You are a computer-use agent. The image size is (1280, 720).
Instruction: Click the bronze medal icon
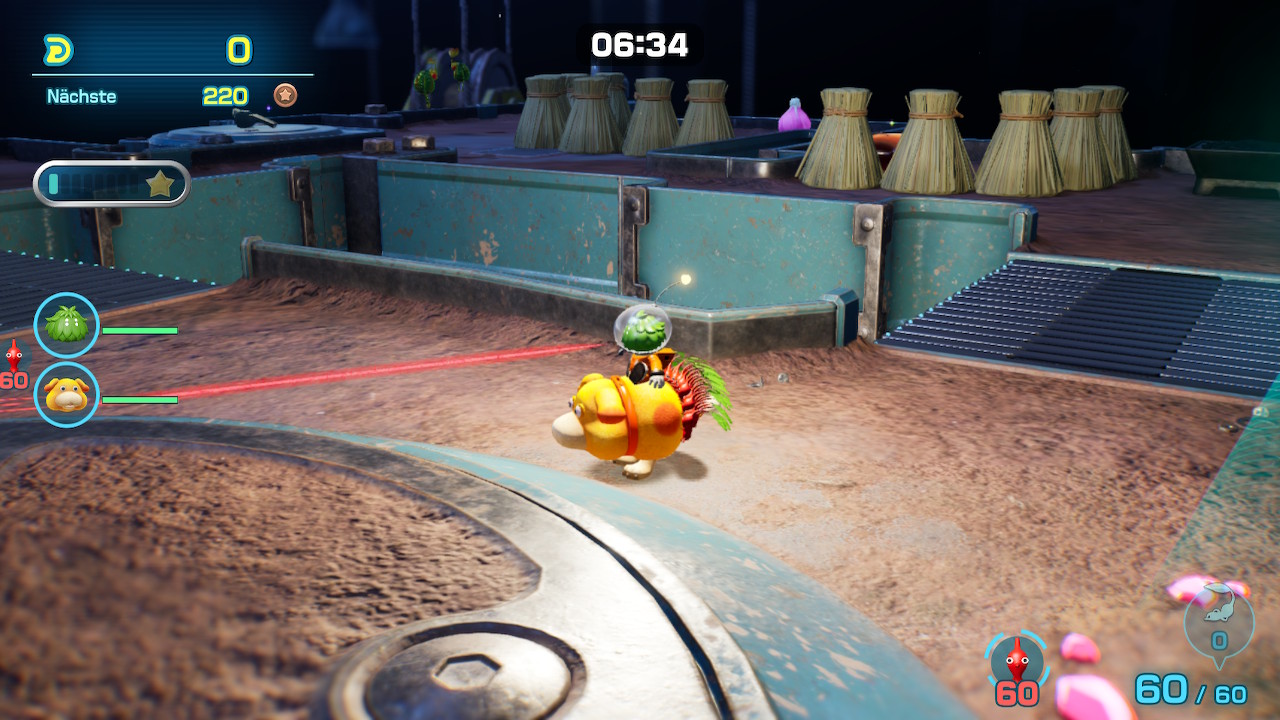(285, 96)
